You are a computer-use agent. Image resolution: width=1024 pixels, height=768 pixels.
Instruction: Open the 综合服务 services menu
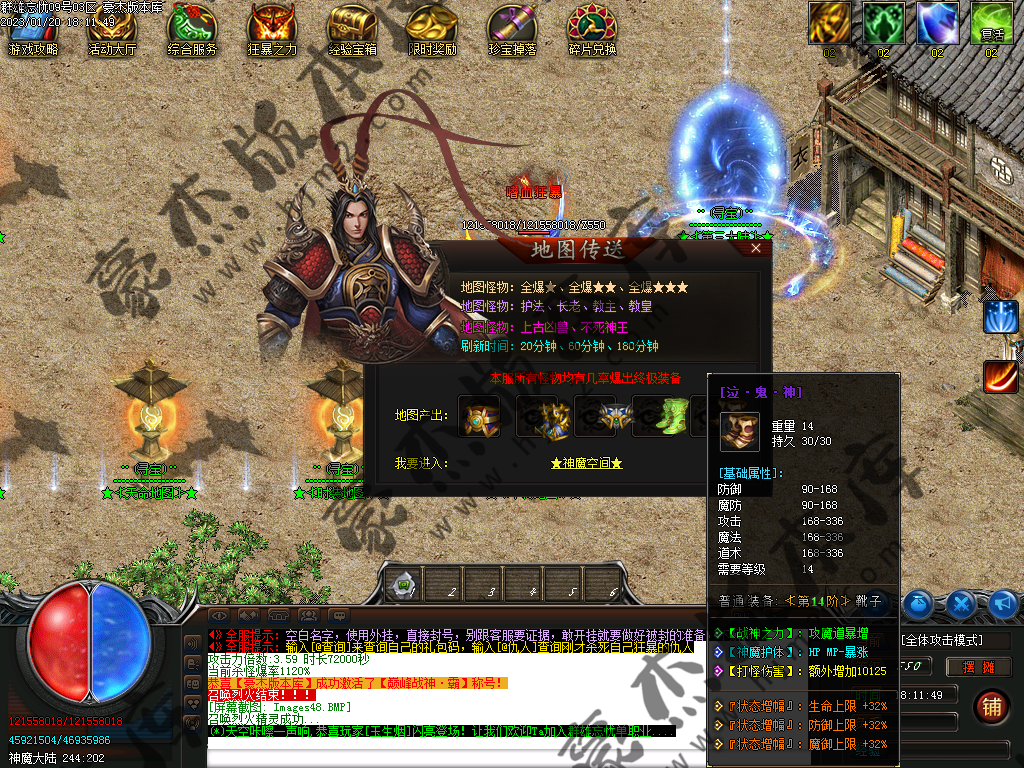(x=192, y=30)
